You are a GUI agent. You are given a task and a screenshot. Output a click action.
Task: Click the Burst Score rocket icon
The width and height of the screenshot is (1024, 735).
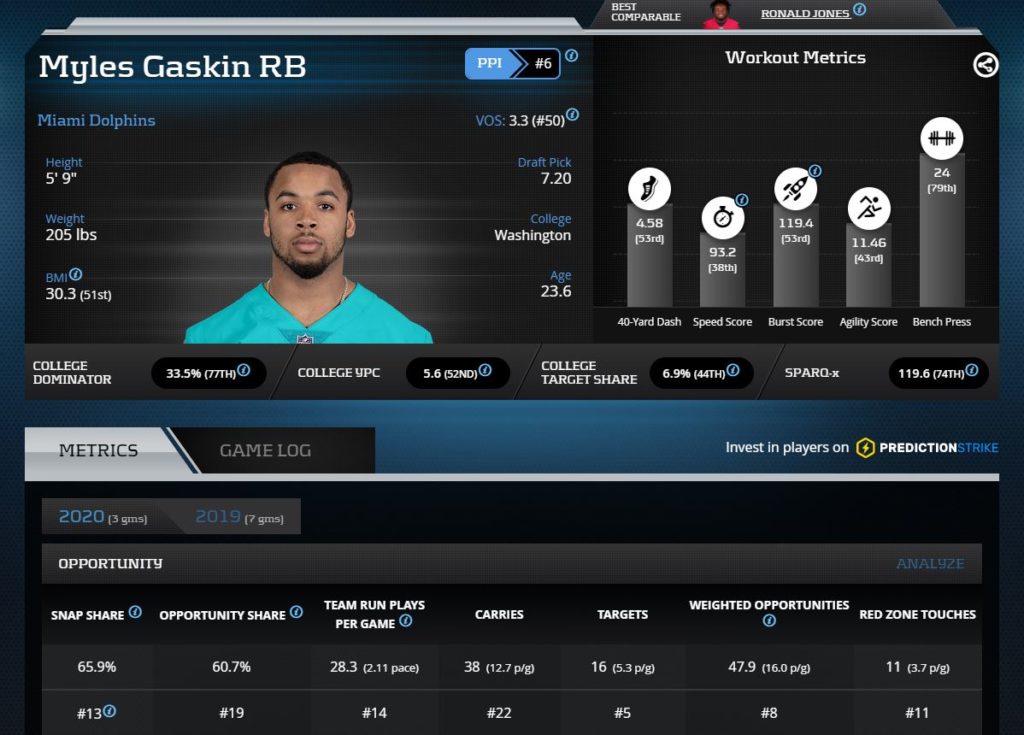click(795, 188)
